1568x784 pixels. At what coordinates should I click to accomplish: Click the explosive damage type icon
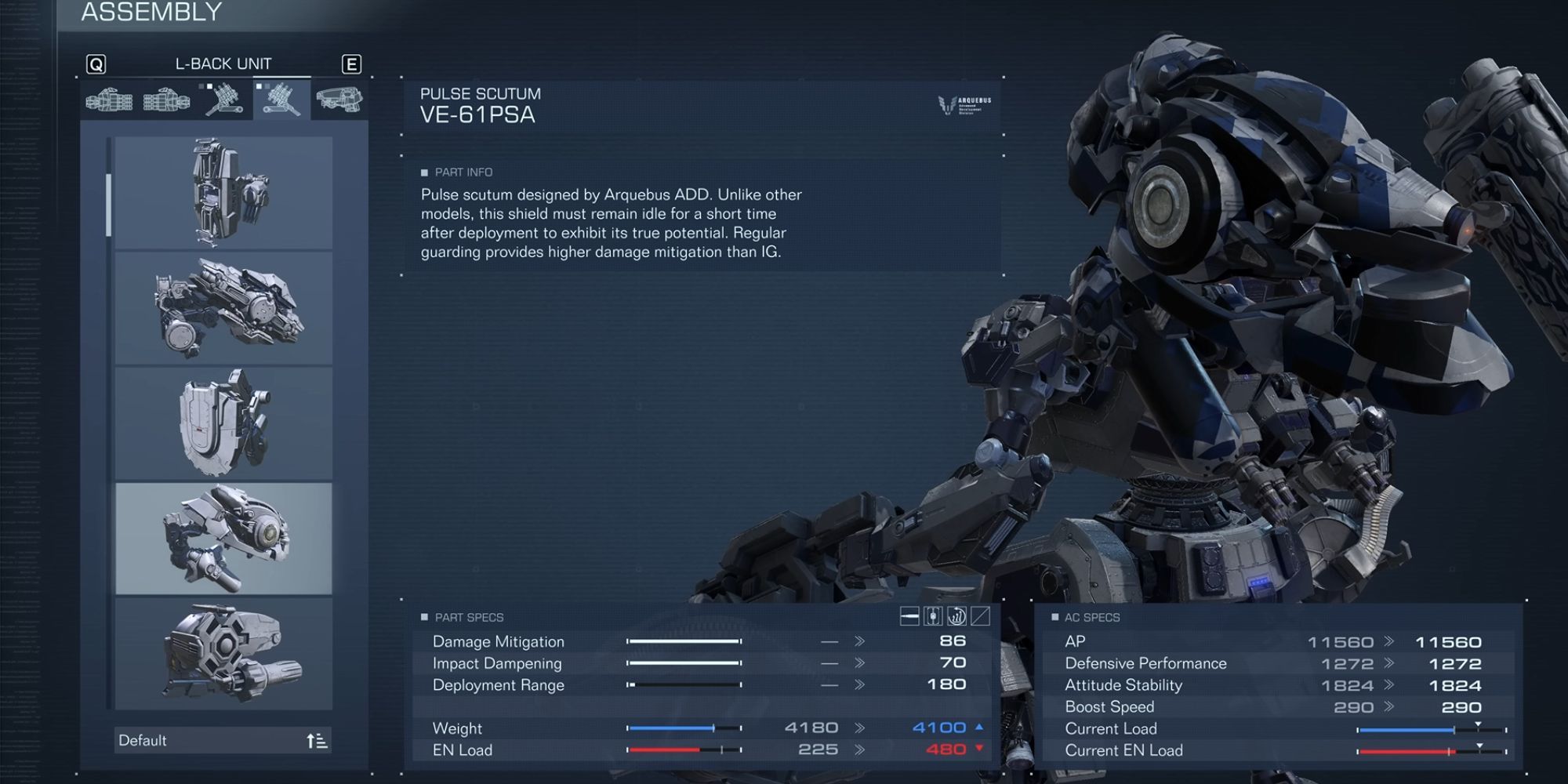click(x=957, y=616)
